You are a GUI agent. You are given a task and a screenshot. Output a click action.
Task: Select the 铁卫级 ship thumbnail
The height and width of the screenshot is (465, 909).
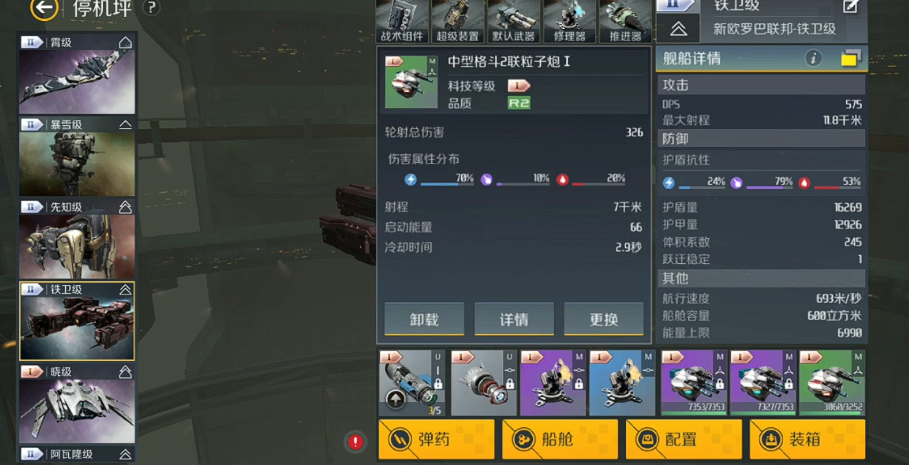[77, 322]
